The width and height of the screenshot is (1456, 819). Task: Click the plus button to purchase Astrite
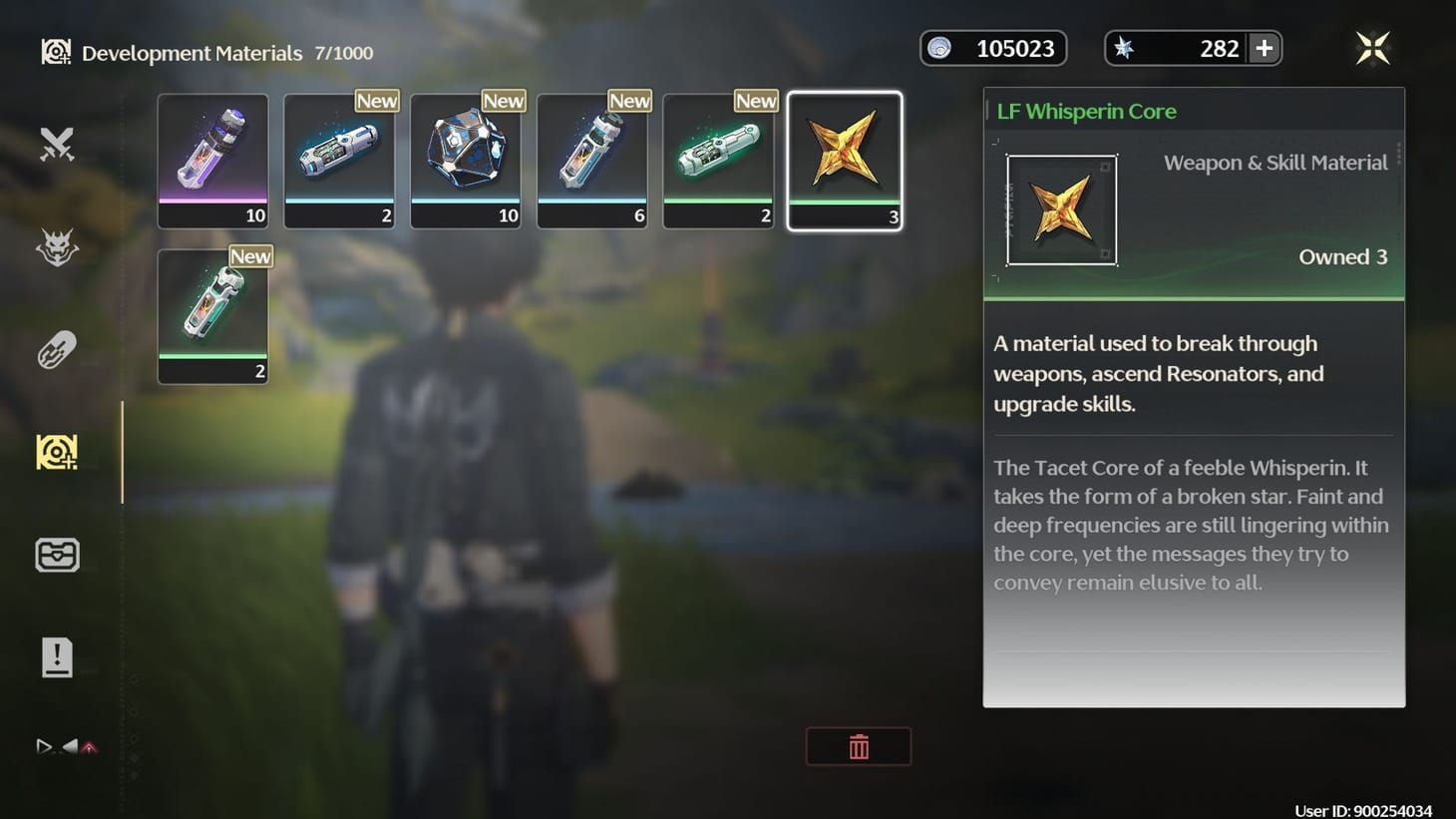pyautogui.click(x=1264, y=47)
